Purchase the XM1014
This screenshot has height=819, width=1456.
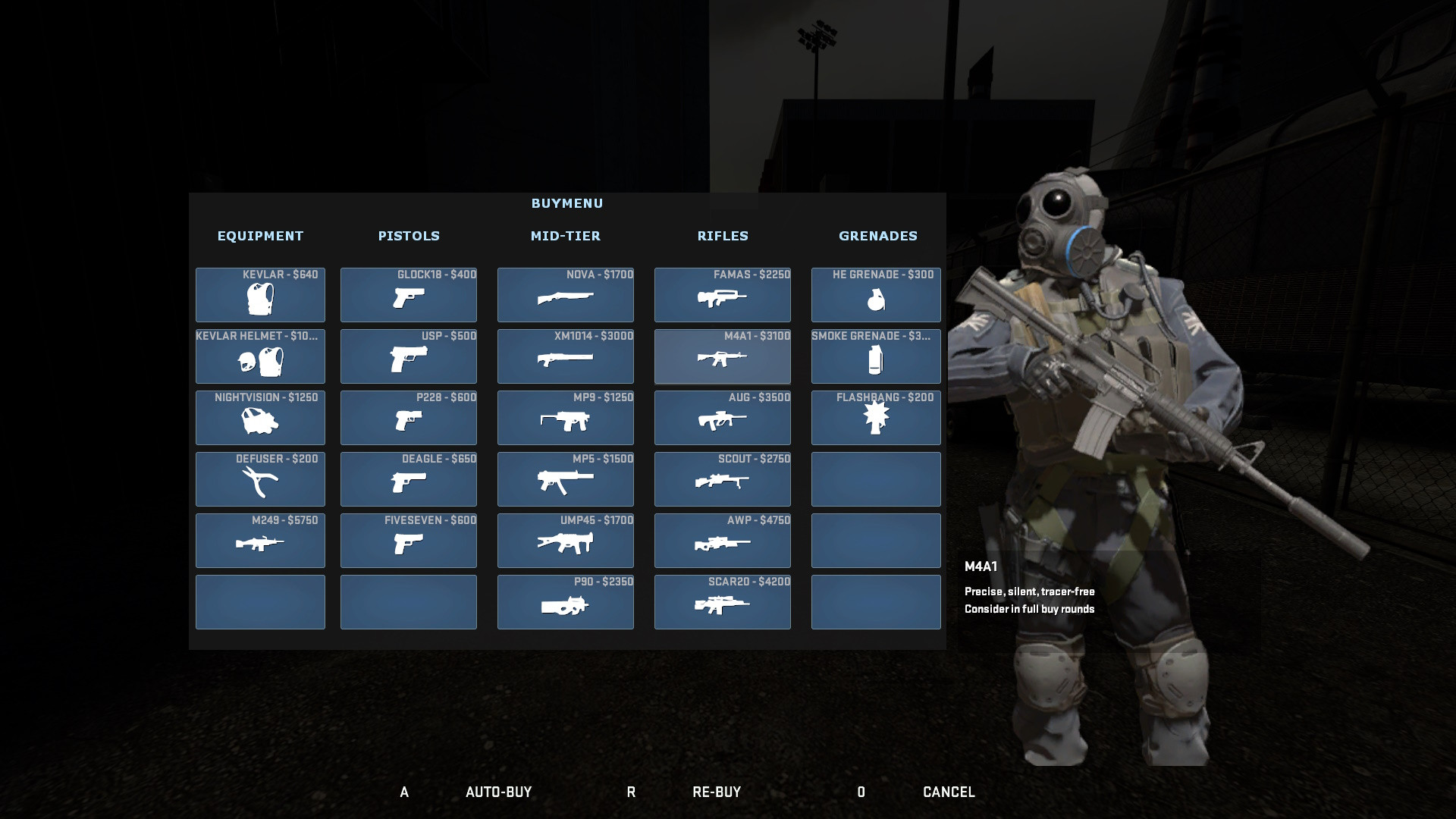[566, 356]
